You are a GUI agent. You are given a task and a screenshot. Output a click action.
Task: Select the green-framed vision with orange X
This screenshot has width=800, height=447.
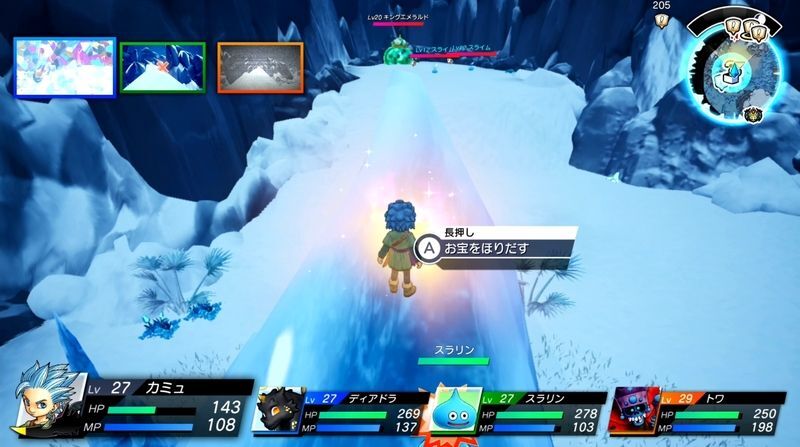(x=163, y=67)
